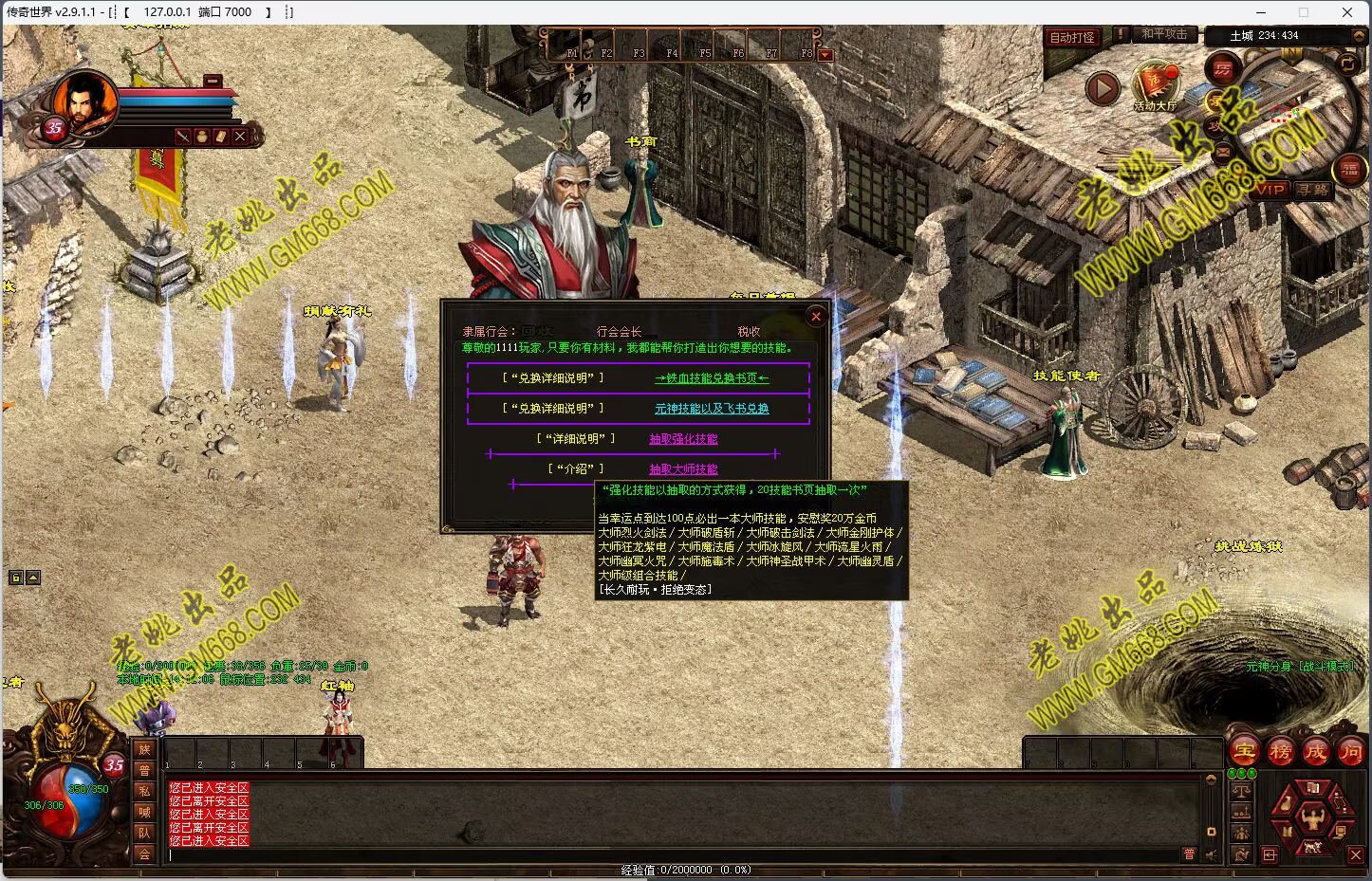Close the NPC skill dialog

(x=815, y=317)
